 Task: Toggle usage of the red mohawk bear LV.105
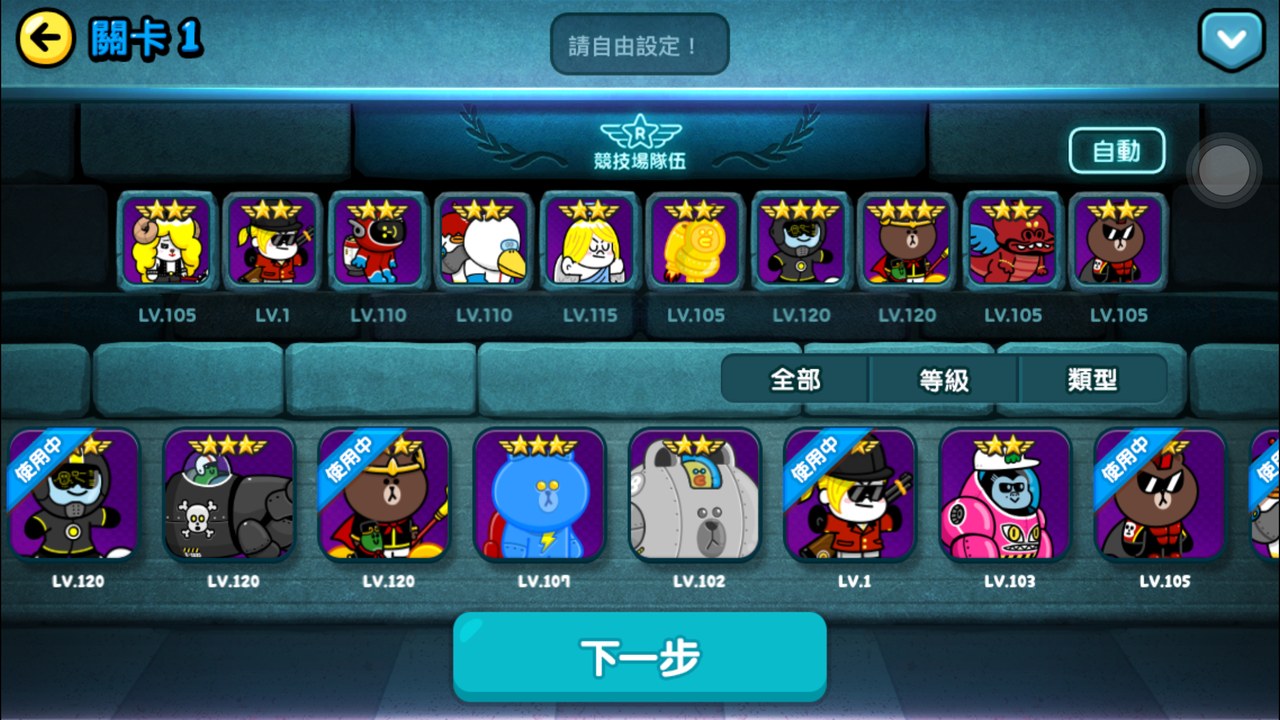(x=1162, y=497)
